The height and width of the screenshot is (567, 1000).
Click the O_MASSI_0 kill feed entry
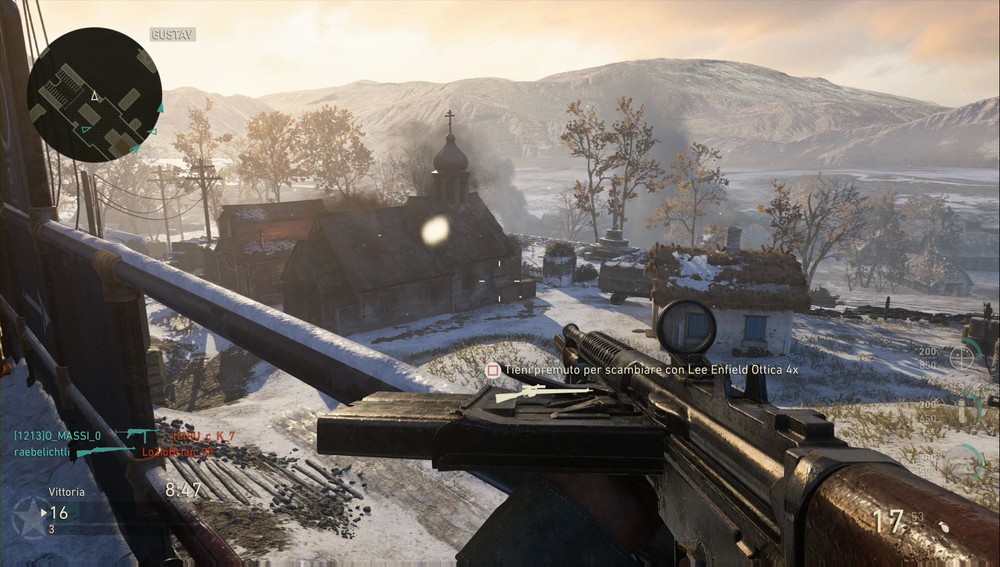[x=57, y=436]
